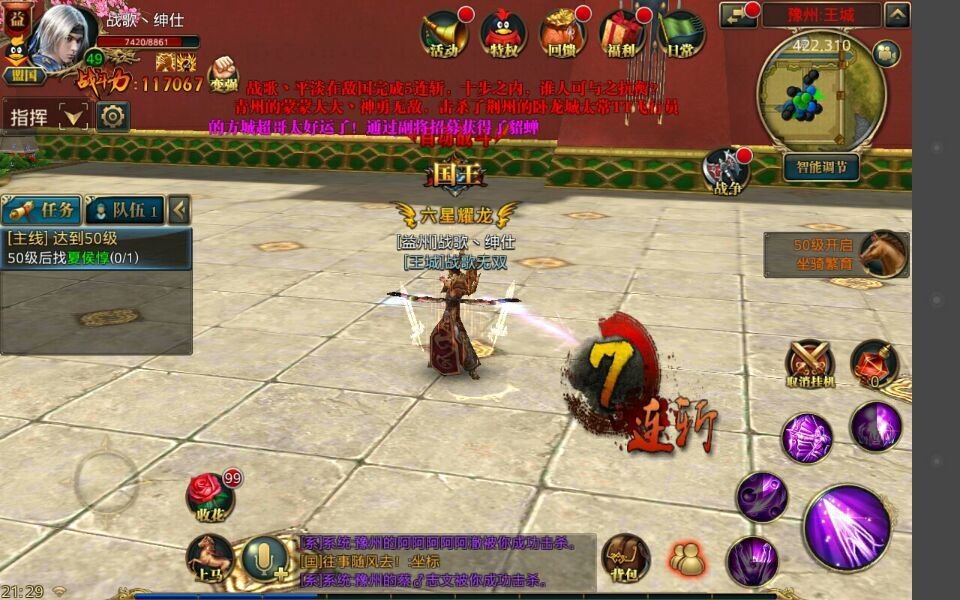Image resolution: width=960 pixels, height=600 pixels.
Task: Switch to the 队伍 team tab
Action: [124, 210]
